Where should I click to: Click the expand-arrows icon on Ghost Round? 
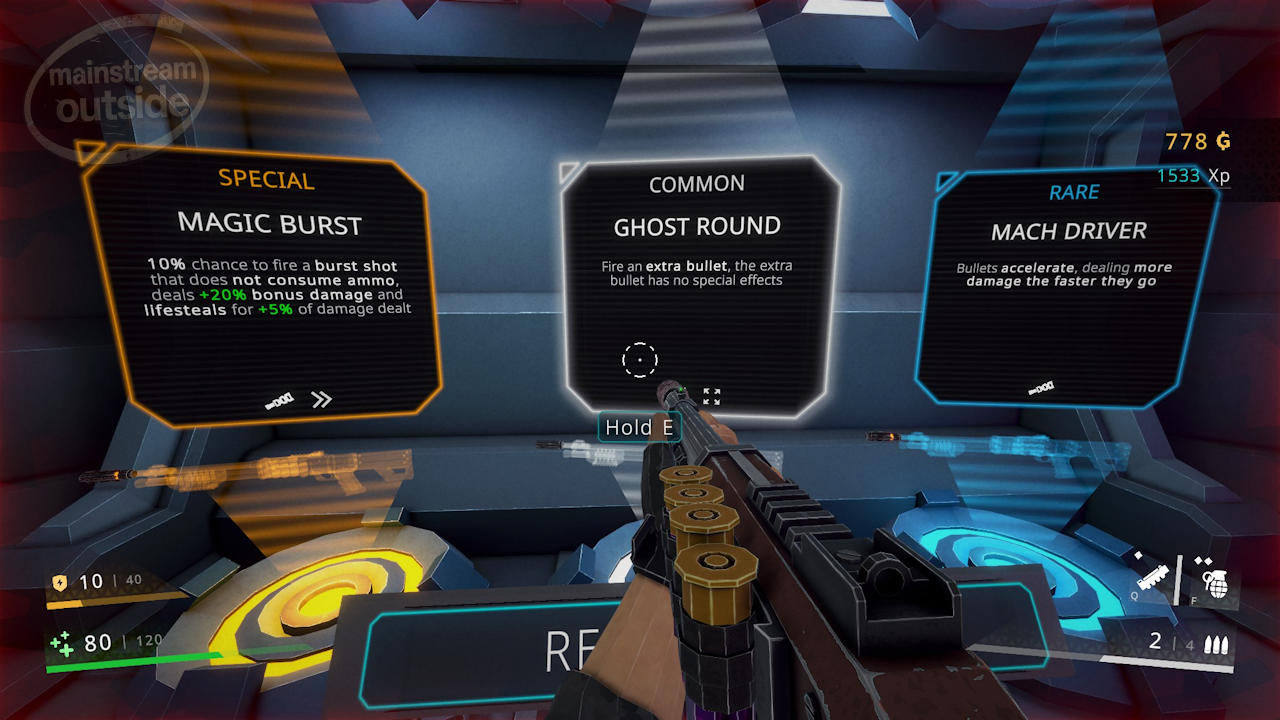tap(711, 397)
